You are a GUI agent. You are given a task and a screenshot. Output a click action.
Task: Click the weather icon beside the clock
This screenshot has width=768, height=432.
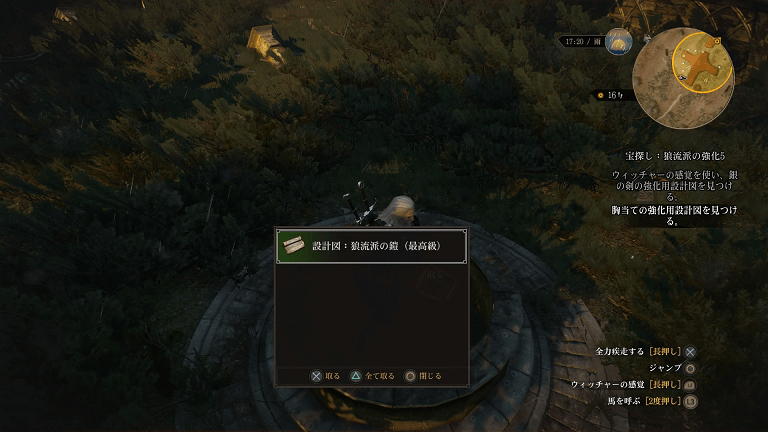[618, 42]
